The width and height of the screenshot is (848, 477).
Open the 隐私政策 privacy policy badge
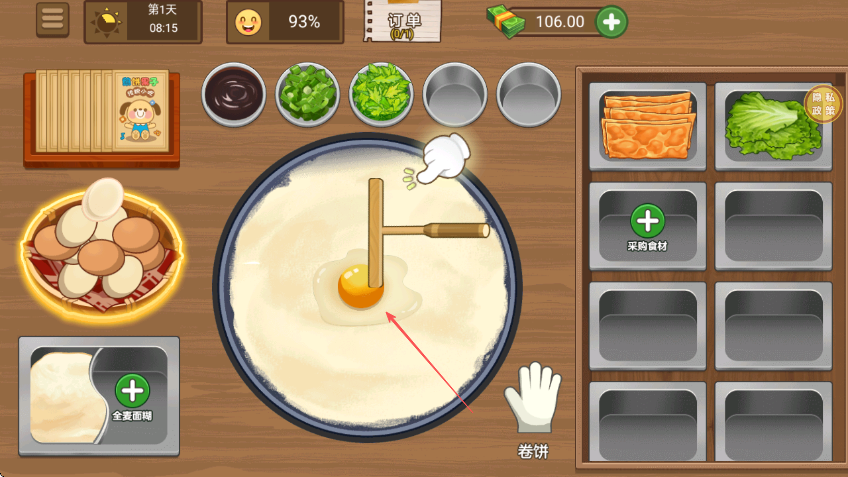[823, 102]
